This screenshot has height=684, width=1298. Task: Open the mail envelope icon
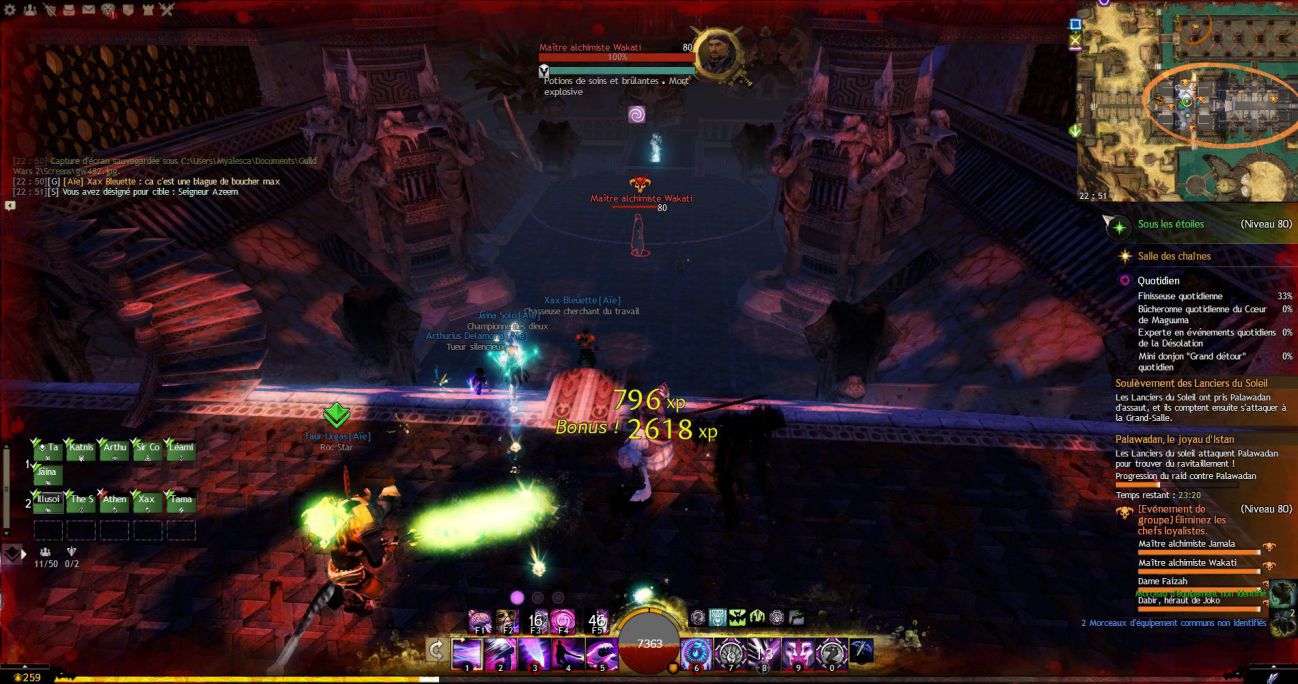point(88,10)
